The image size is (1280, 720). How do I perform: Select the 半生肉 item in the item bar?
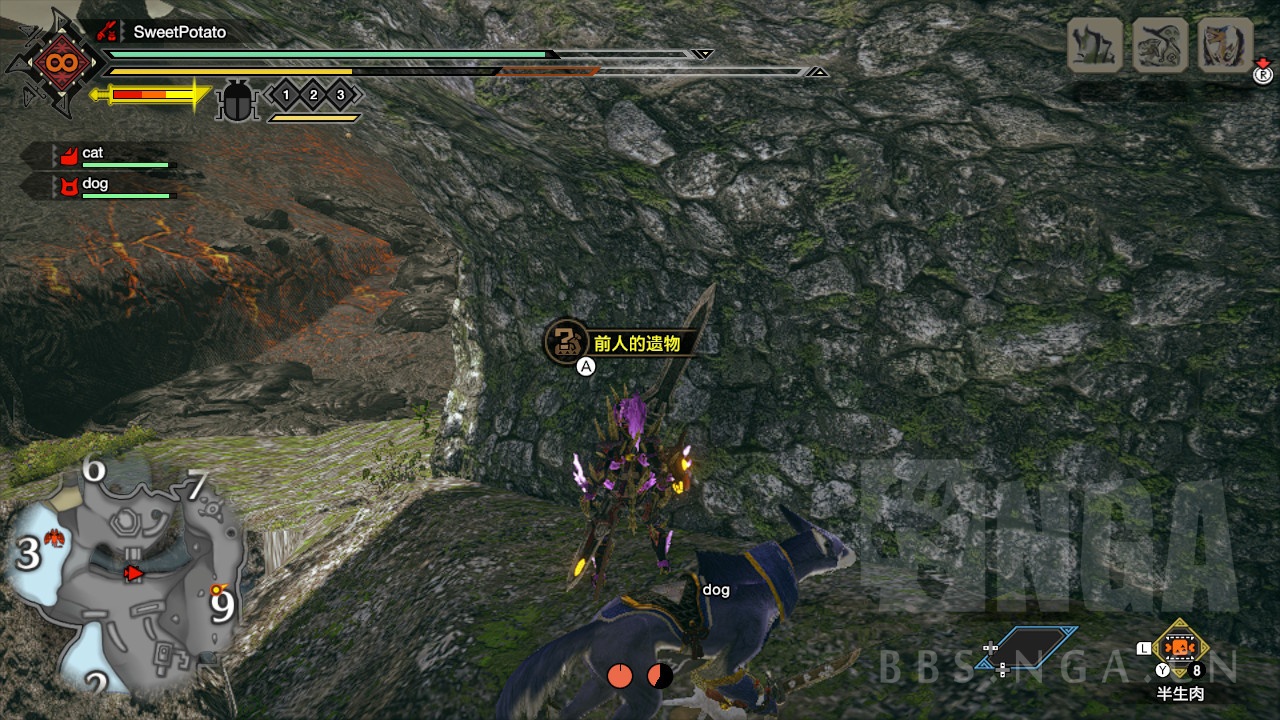point(1181,649)
